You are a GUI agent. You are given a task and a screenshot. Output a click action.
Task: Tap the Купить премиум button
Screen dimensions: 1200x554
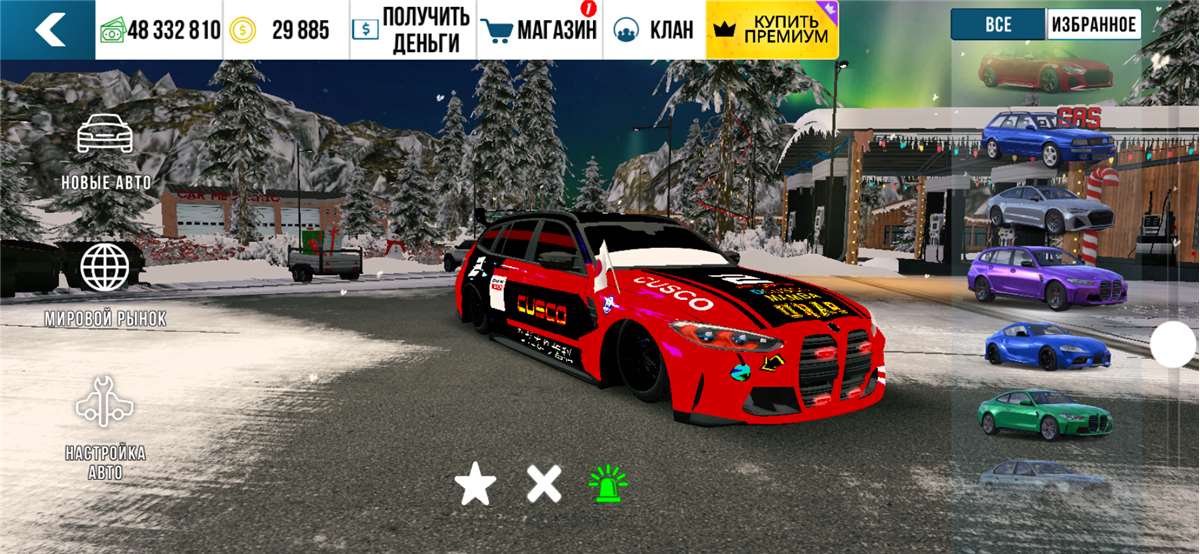point(772,30)
